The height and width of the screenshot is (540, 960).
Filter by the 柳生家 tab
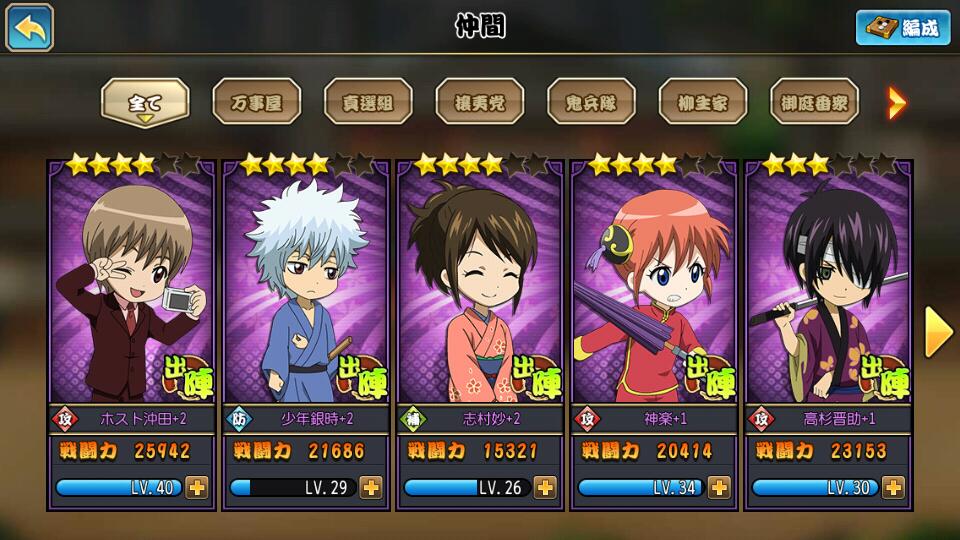point(702,102)
